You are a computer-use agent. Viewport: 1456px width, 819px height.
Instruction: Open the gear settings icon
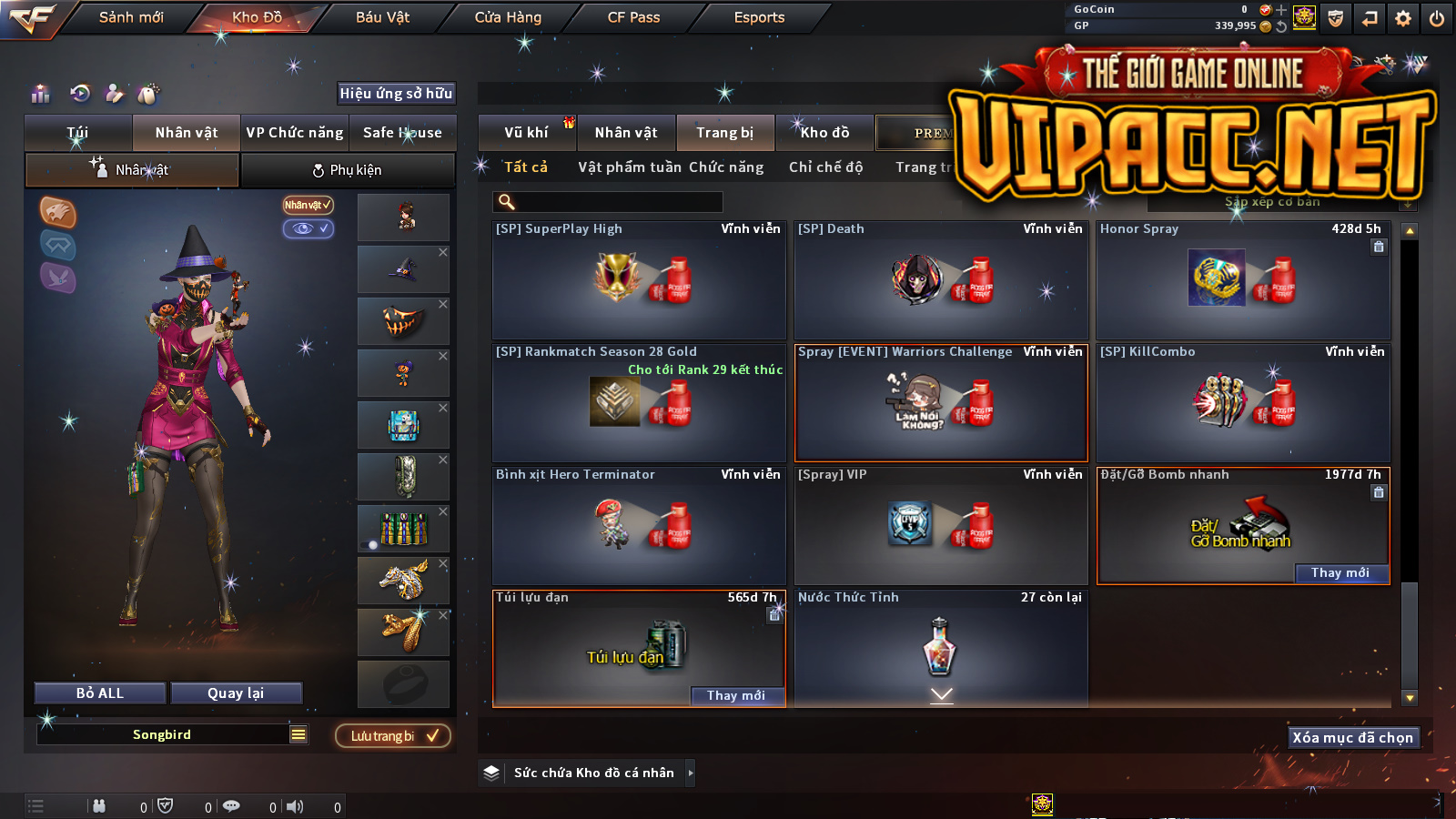[1402, 18]
